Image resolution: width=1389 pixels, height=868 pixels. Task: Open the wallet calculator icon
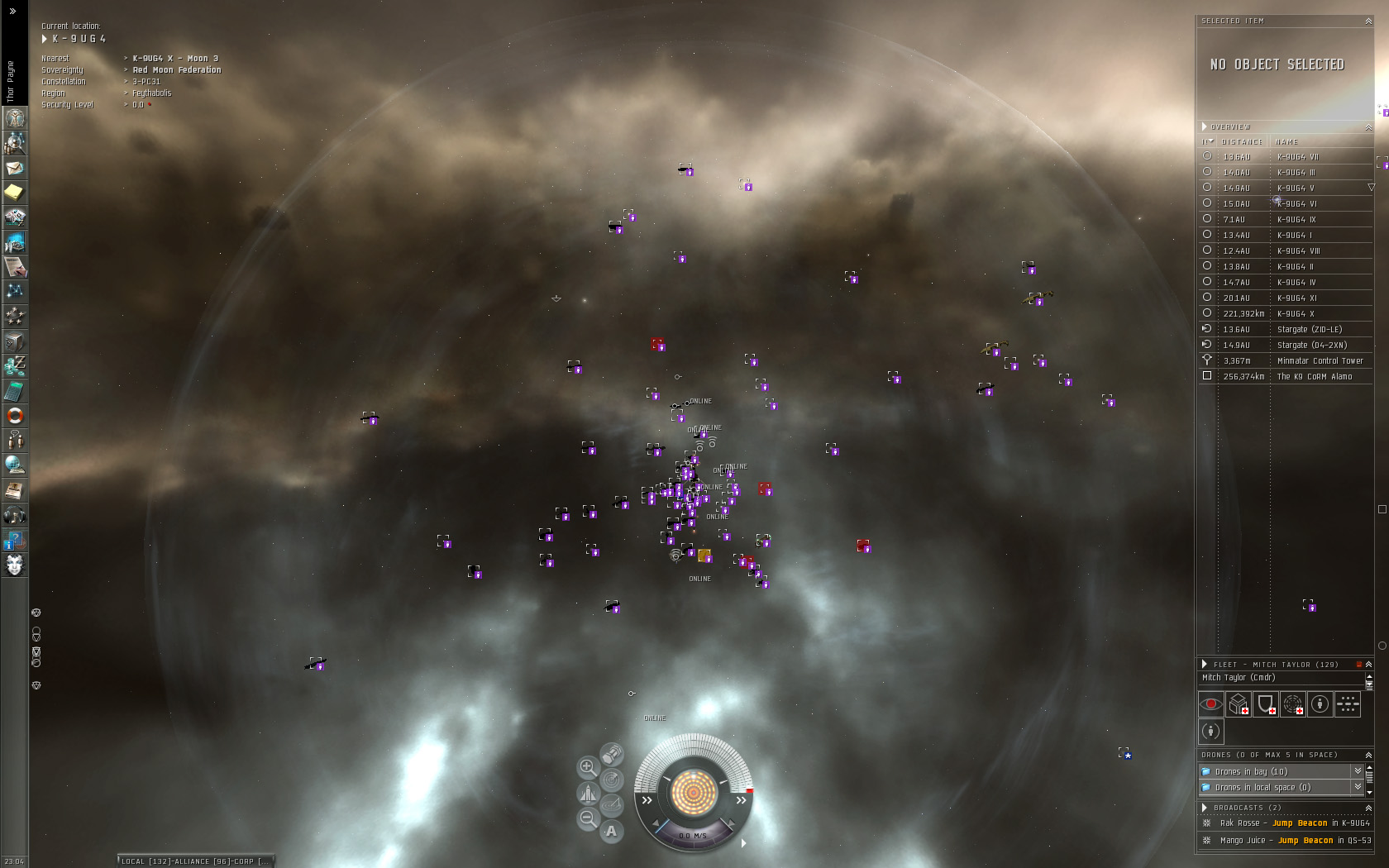pyautogui.click(x=15, y=391)
